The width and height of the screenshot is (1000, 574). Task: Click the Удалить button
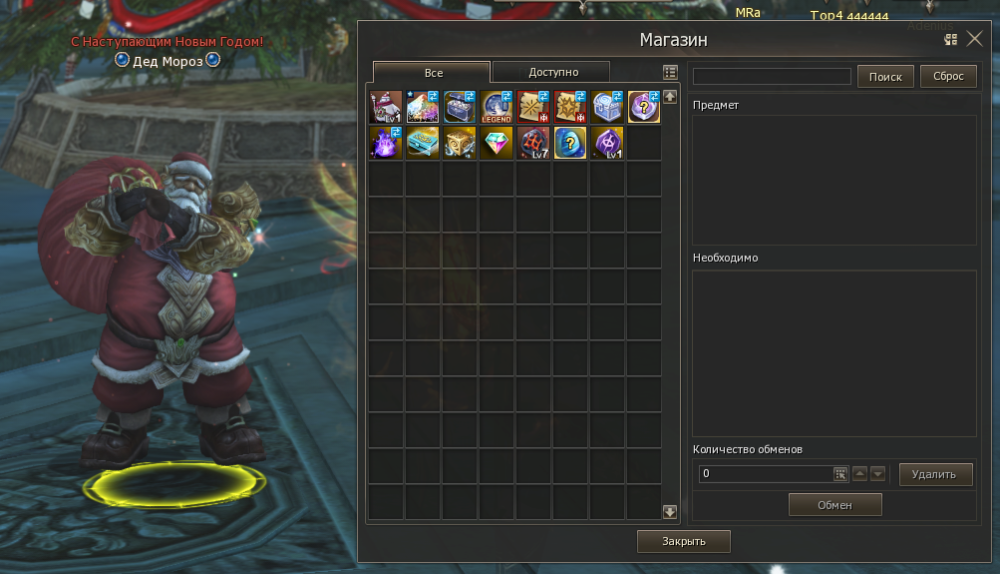(935, 474)
